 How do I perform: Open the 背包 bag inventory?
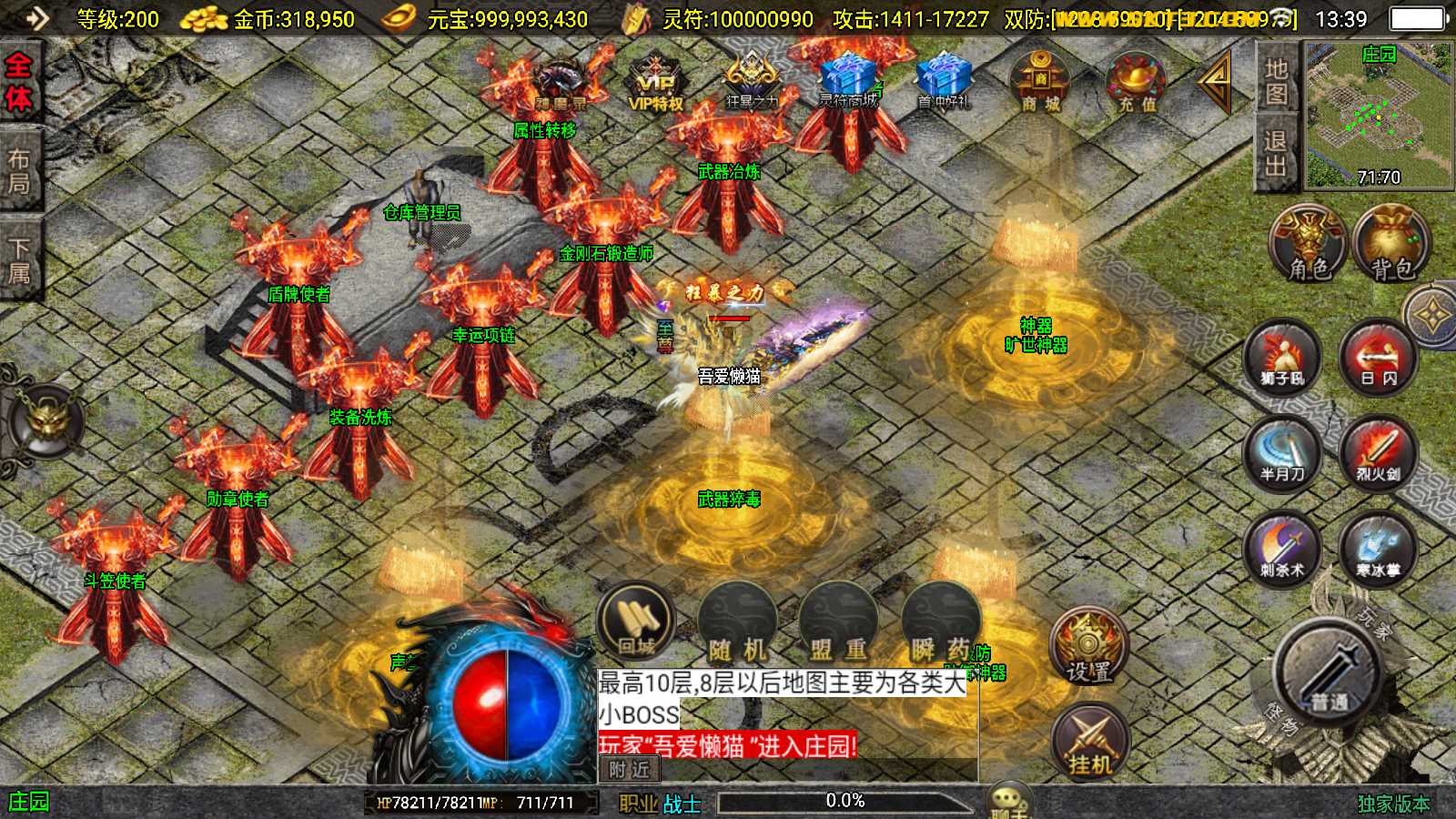[1391, 244]
